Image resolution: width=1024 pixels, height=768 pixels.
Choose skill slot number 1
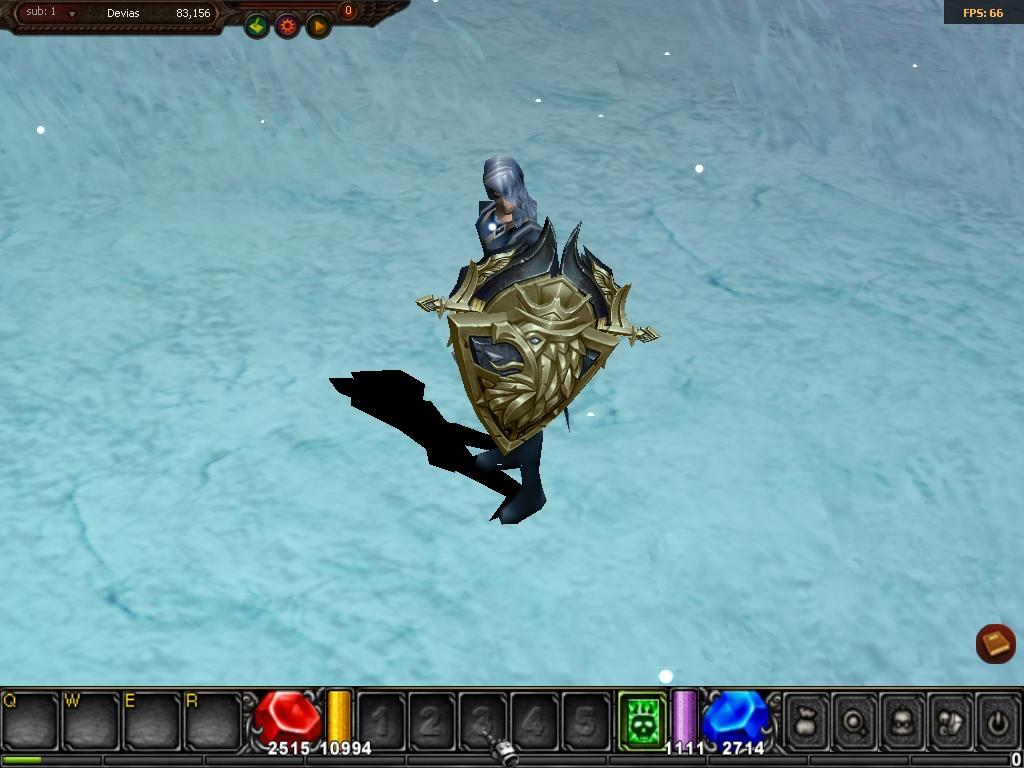pyautogui.click(x=381, y=720)
